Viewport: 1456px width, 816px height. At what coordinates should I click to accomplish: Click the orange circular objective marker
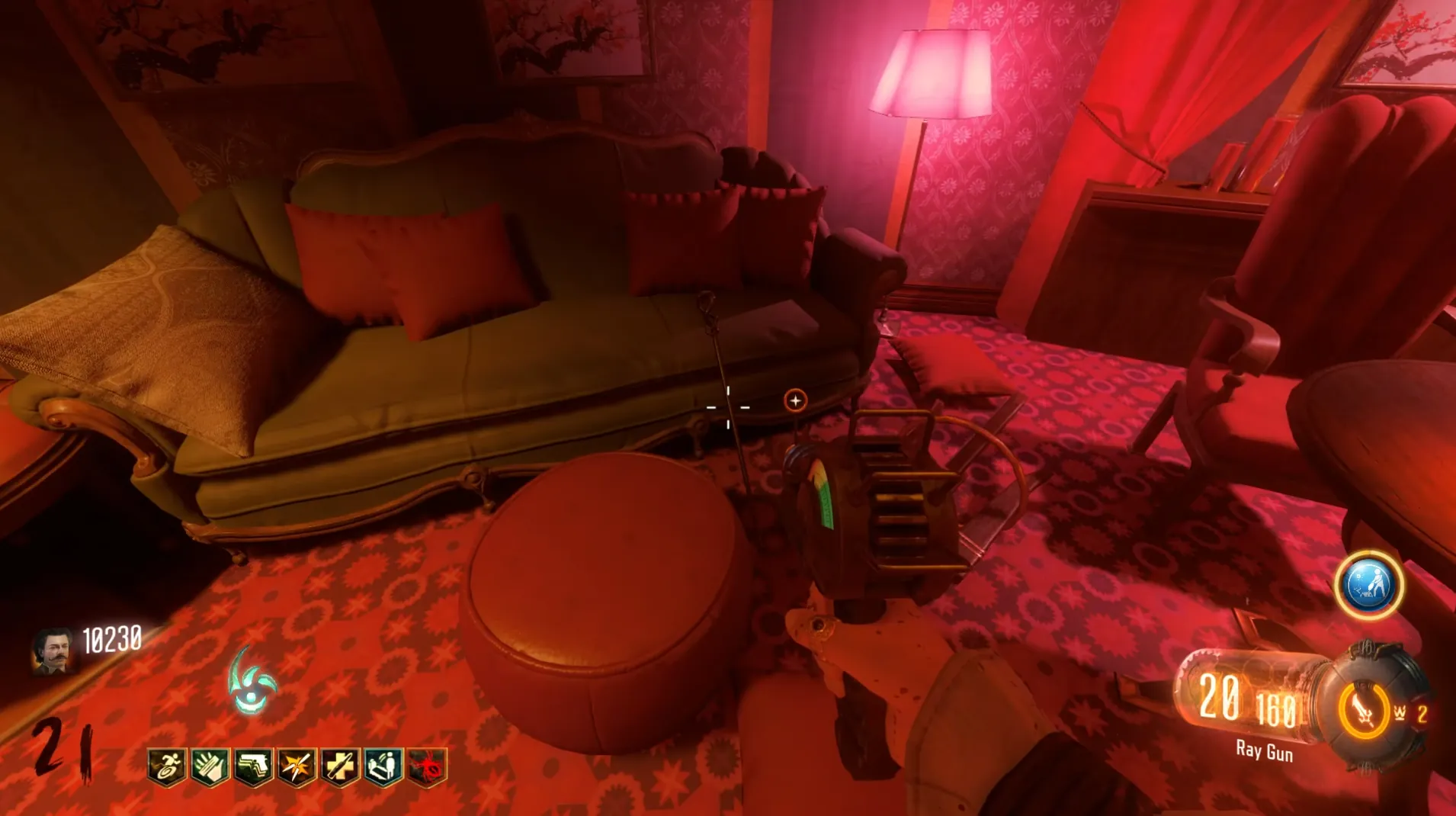[x=795, y=400]
